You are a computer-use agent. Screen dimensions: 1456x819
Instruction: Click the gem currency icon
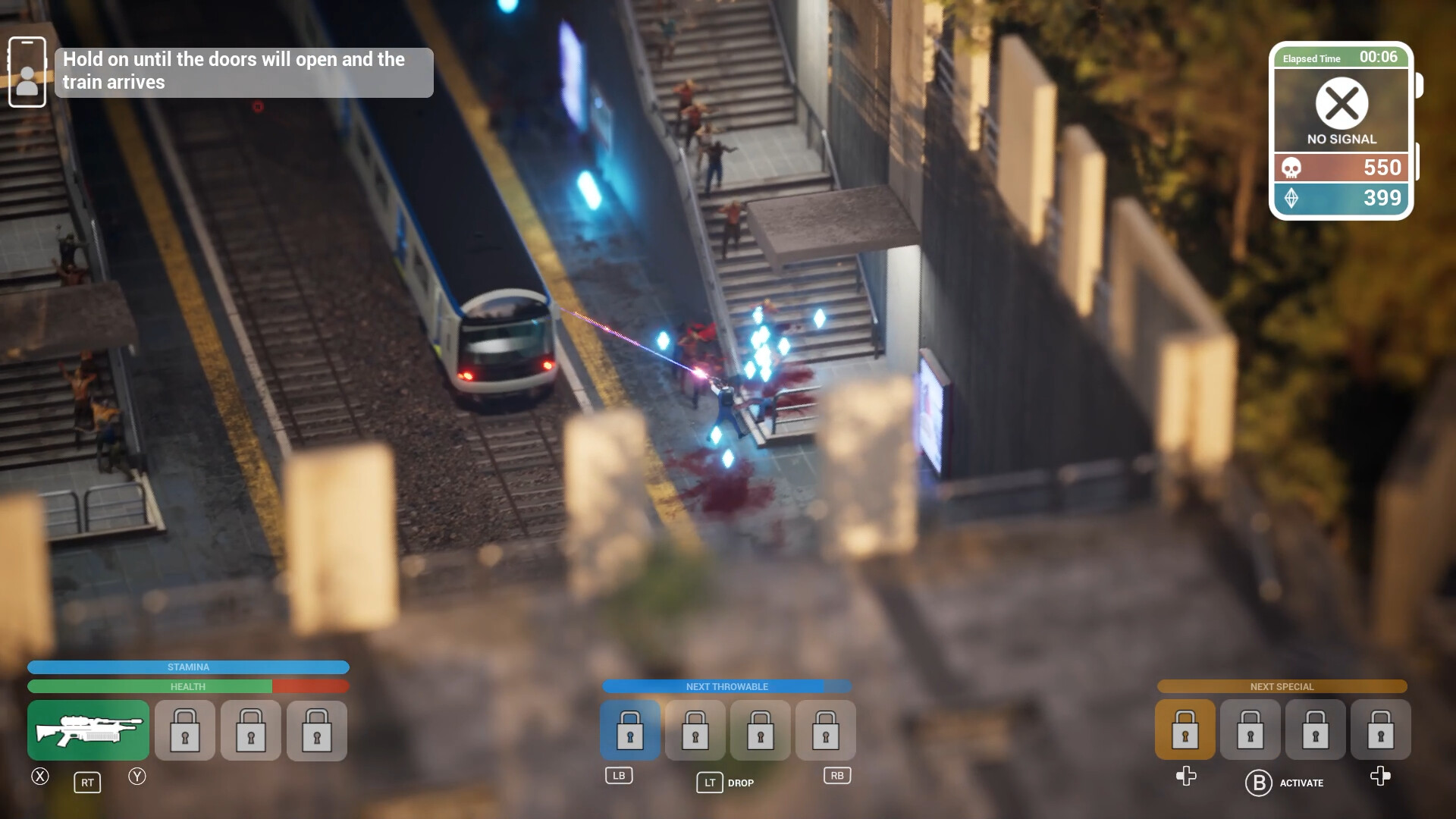coord(1292,198)
